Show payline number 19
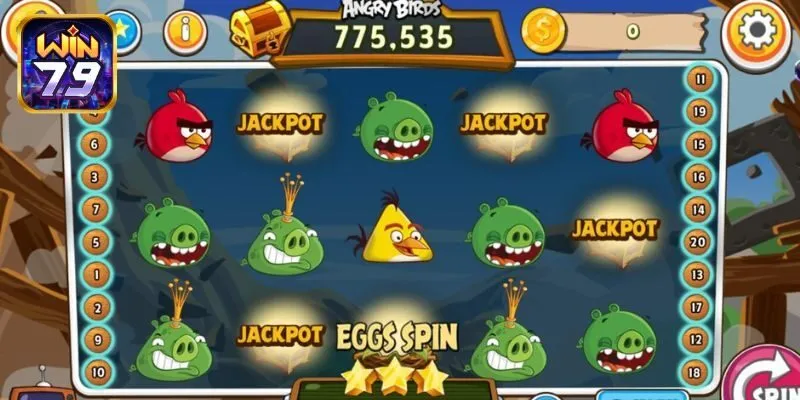Image resolution: width=800 pixels, height=400 pixels. [x=698, y=111]
